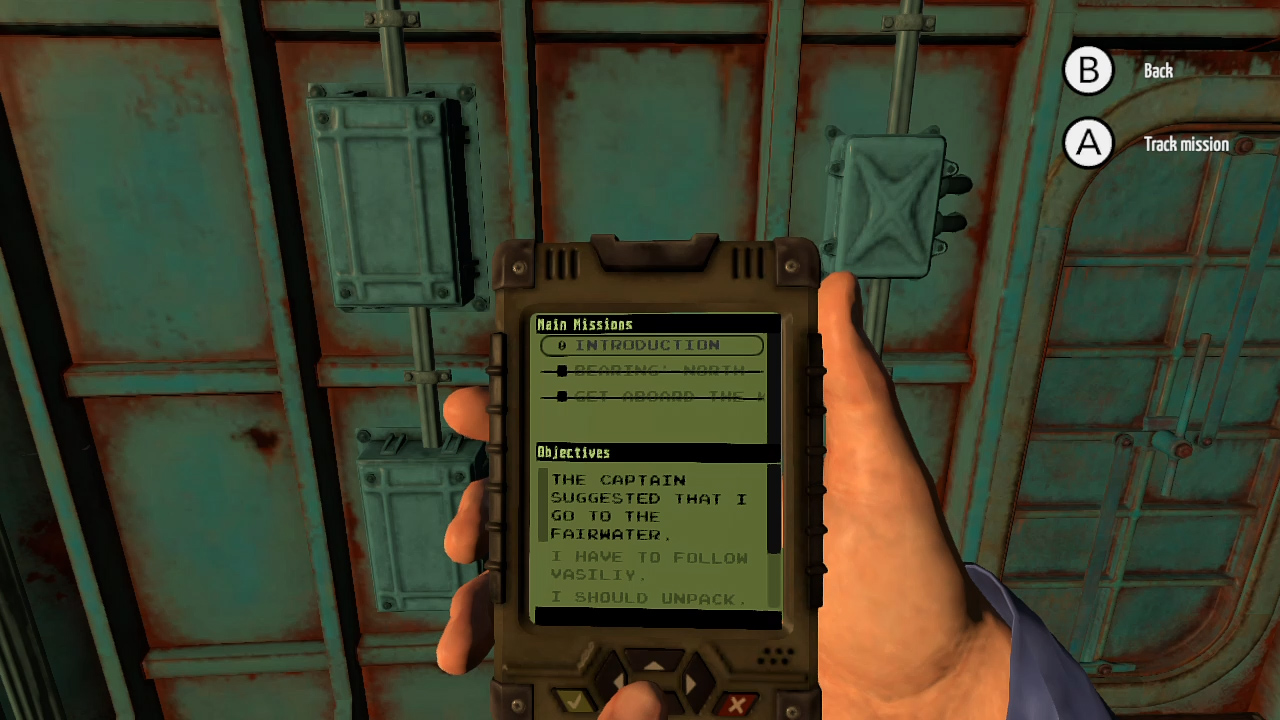
Task: Select the bullet next to INTRODUCTION
Action: pos(562,345)
